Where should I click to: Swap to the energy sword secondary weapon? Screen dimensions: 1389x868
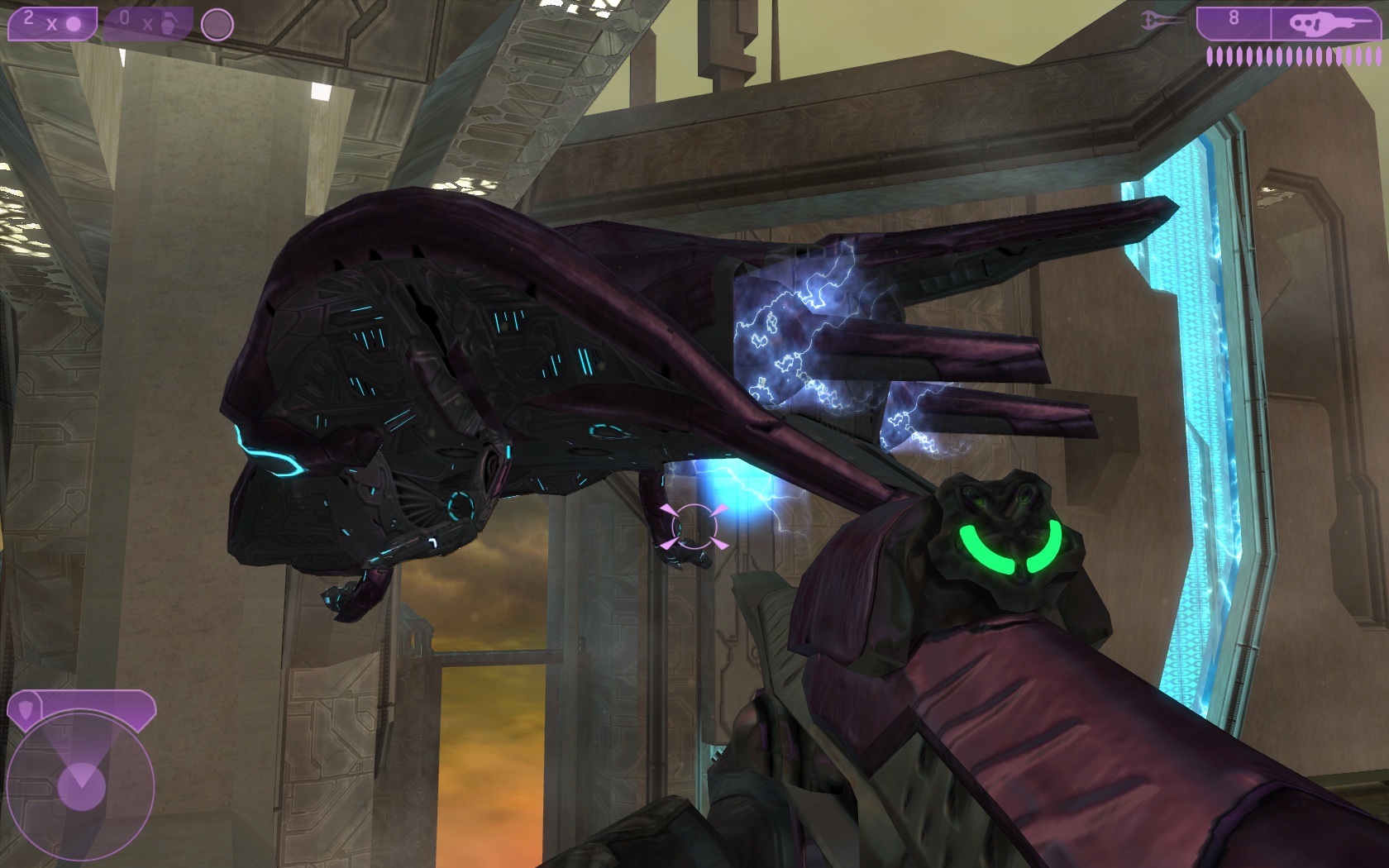pyautogui.click(x=1161, y=21)
